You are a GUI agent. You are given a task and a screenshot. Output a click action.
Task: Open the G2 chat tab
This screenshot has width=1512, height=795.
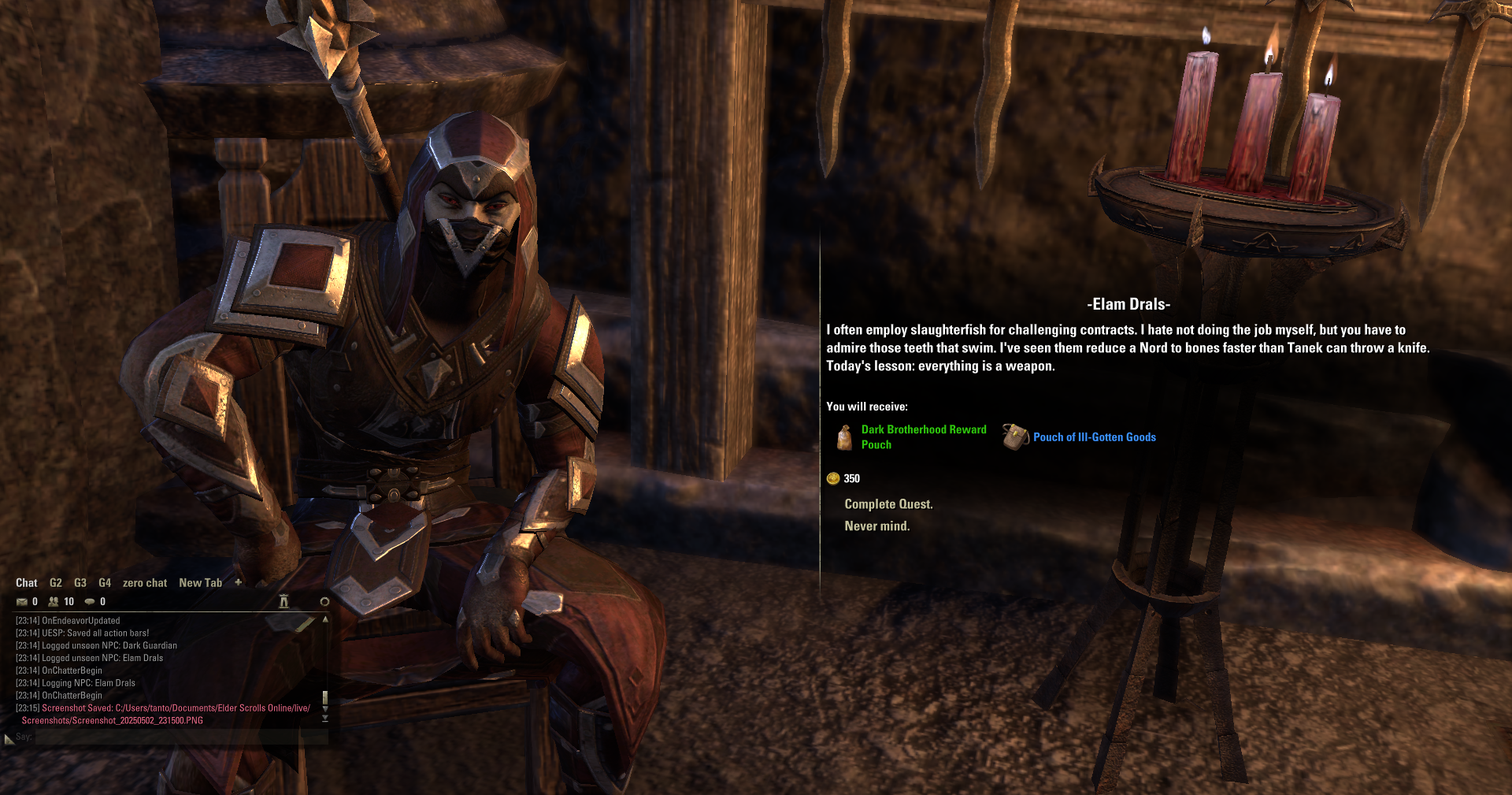coord(56,583)
